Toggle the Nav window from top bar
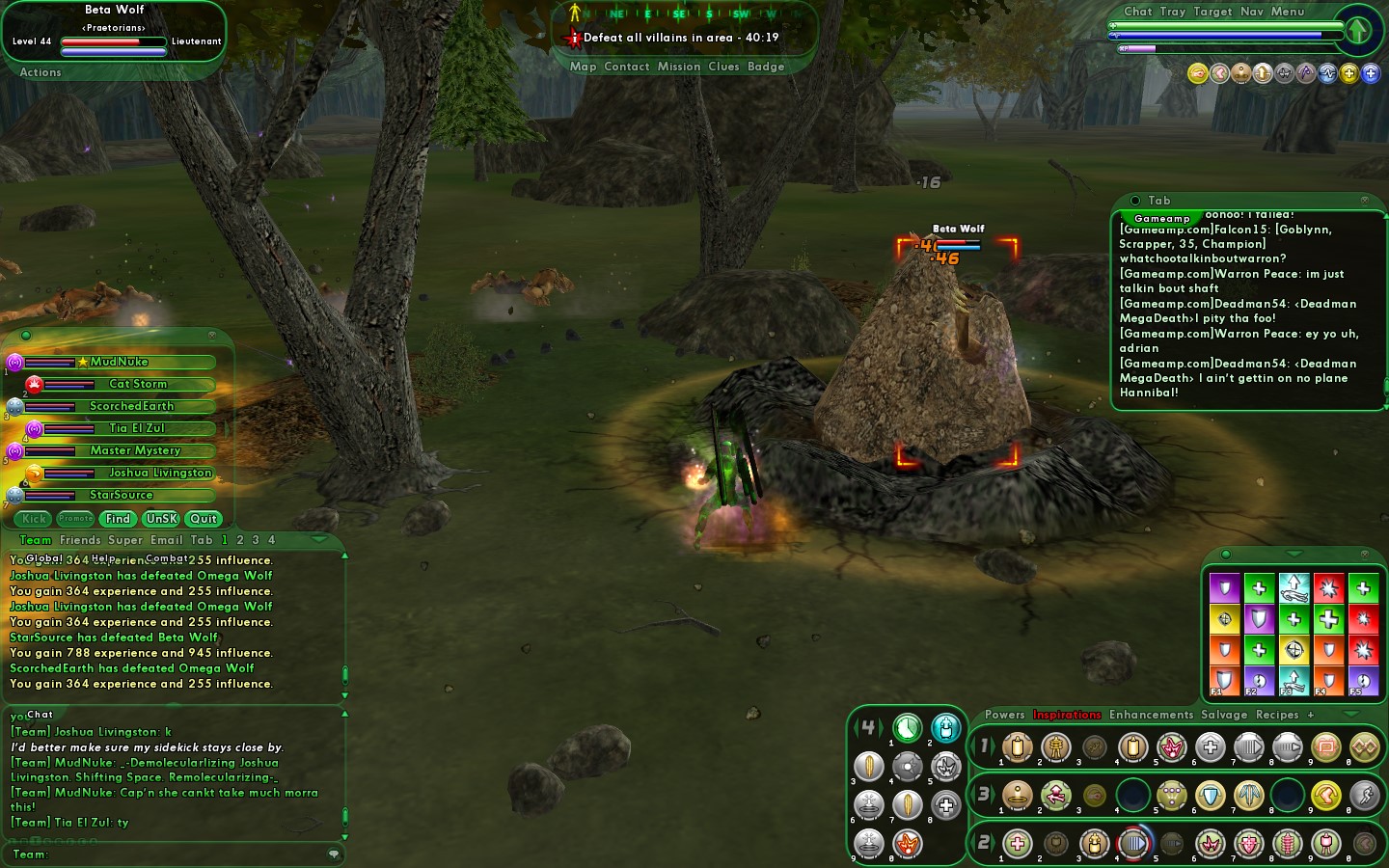The image size is (1389, 868). coord(1251,12)
